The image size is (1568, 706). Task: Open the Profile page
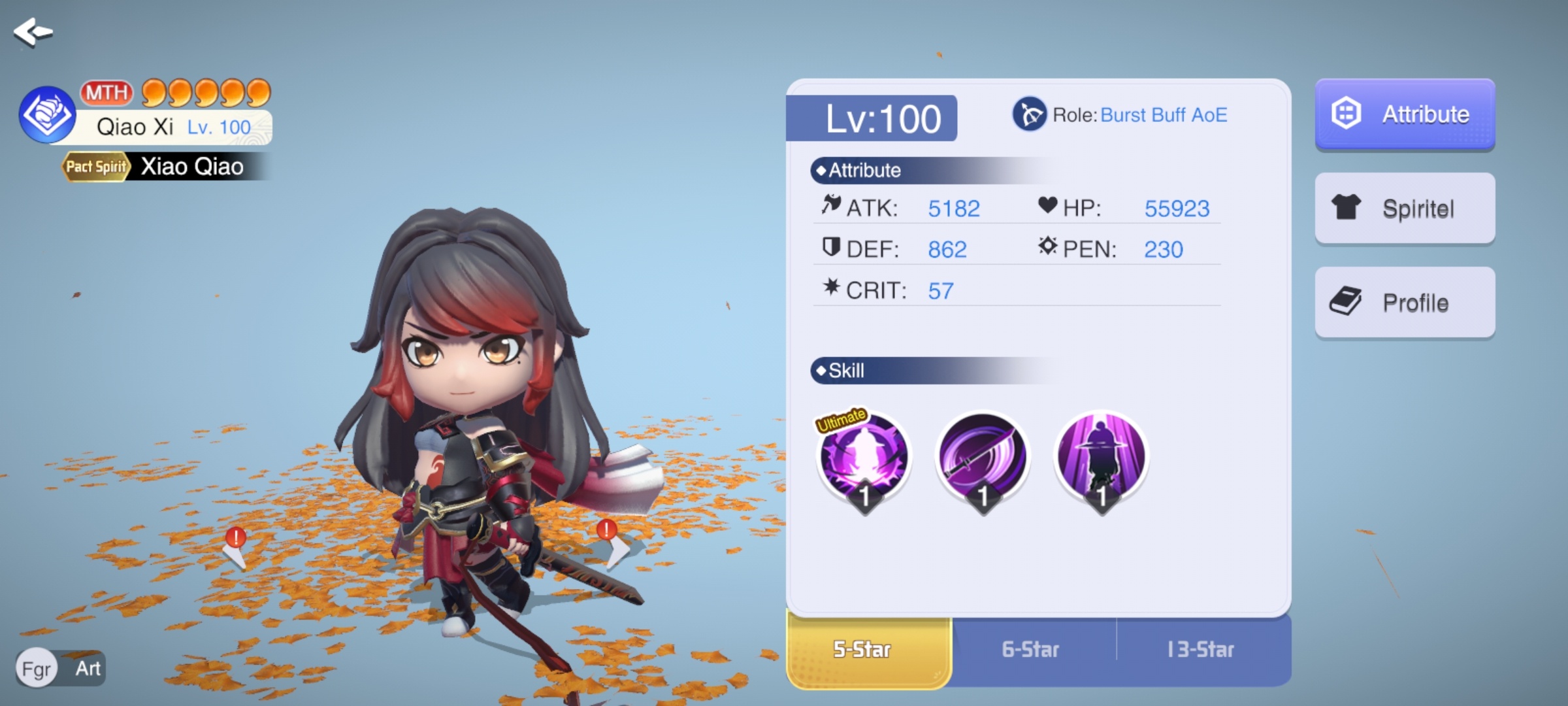pyautogui.click(x=1405, y=303)
